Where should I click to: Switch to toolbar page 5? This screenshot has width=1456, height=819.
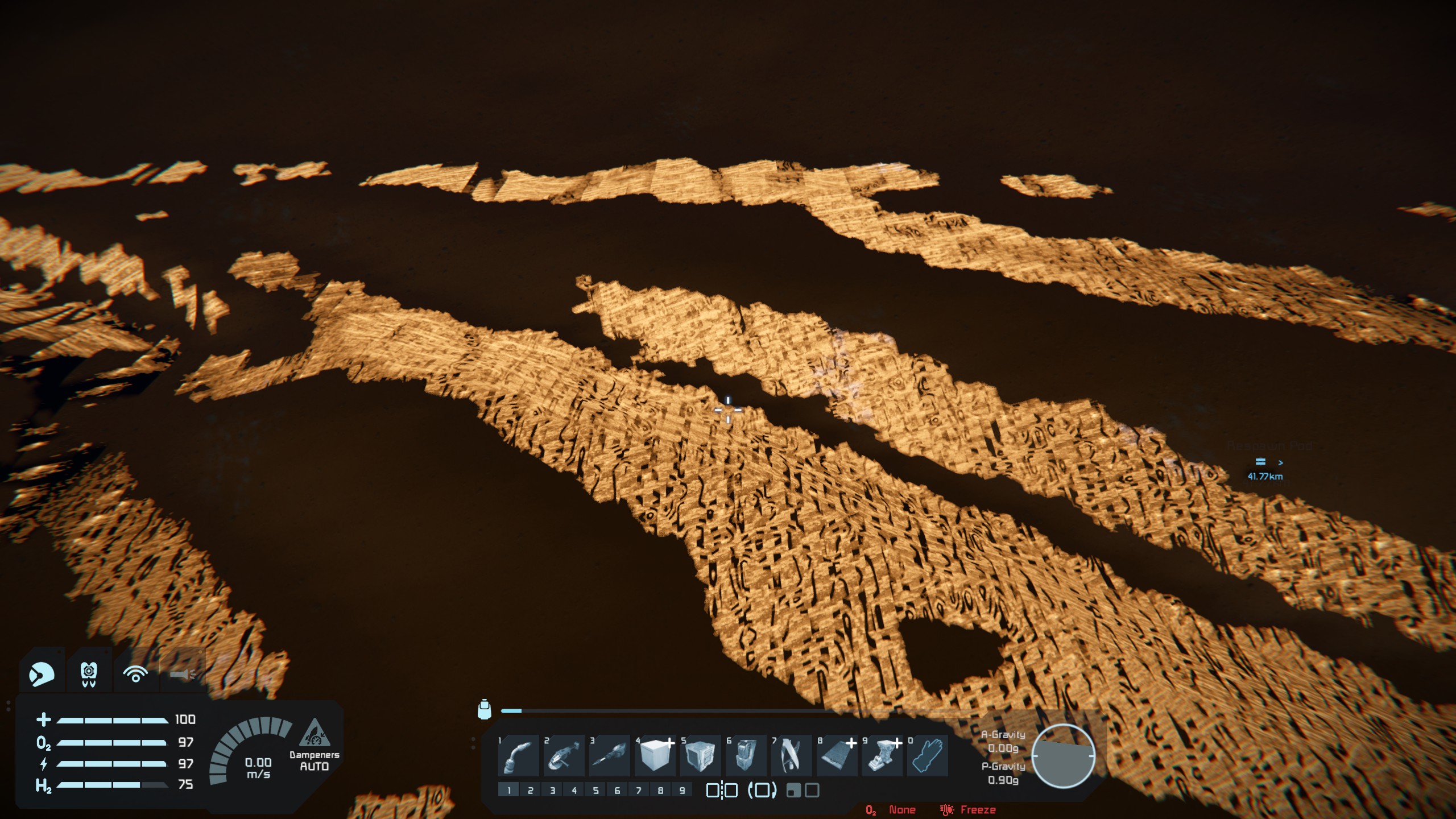click(595, 790)
